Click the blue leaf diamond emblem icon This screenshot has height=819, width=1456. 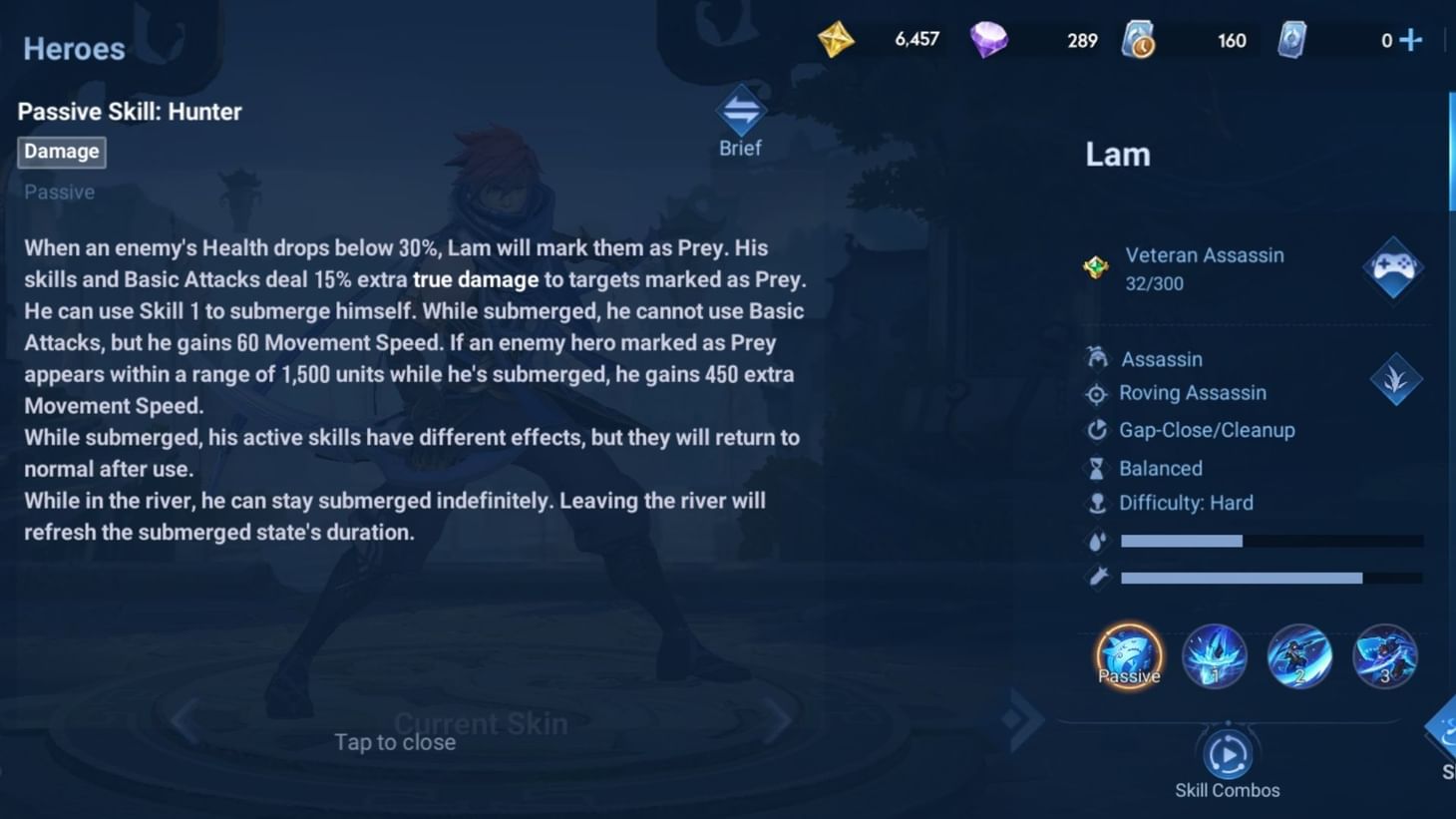(1396, 379)
